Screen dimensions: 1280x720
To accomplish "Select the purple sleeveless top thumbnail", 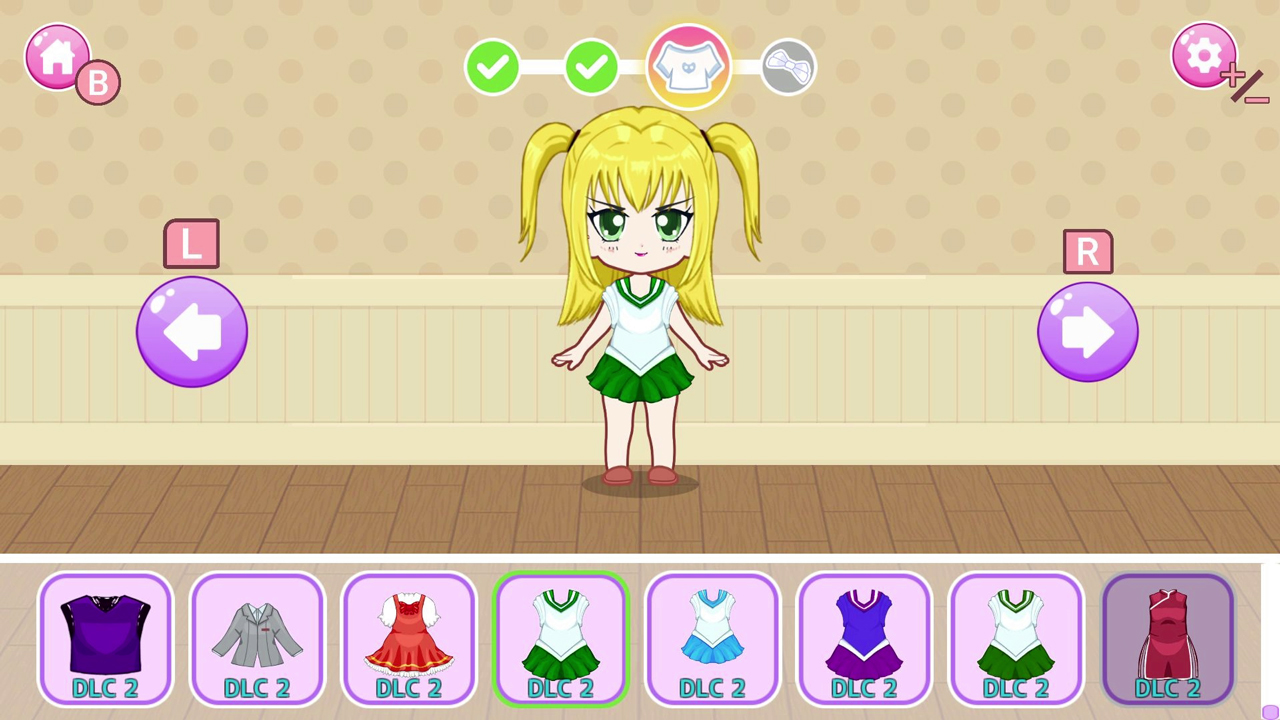I will click(x=106, y=637).
